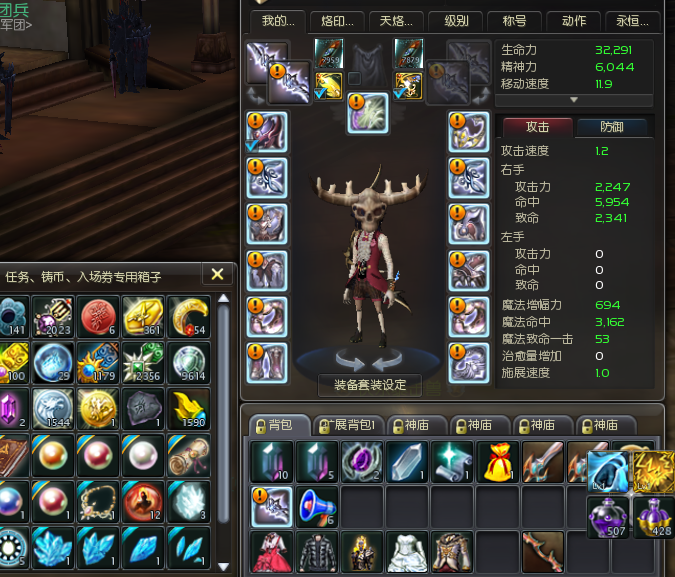Show the 防御 defense stats
Image resolution: width=675 pixels, height=577 pixels.
pyautogui.click(x=612, y=127)
